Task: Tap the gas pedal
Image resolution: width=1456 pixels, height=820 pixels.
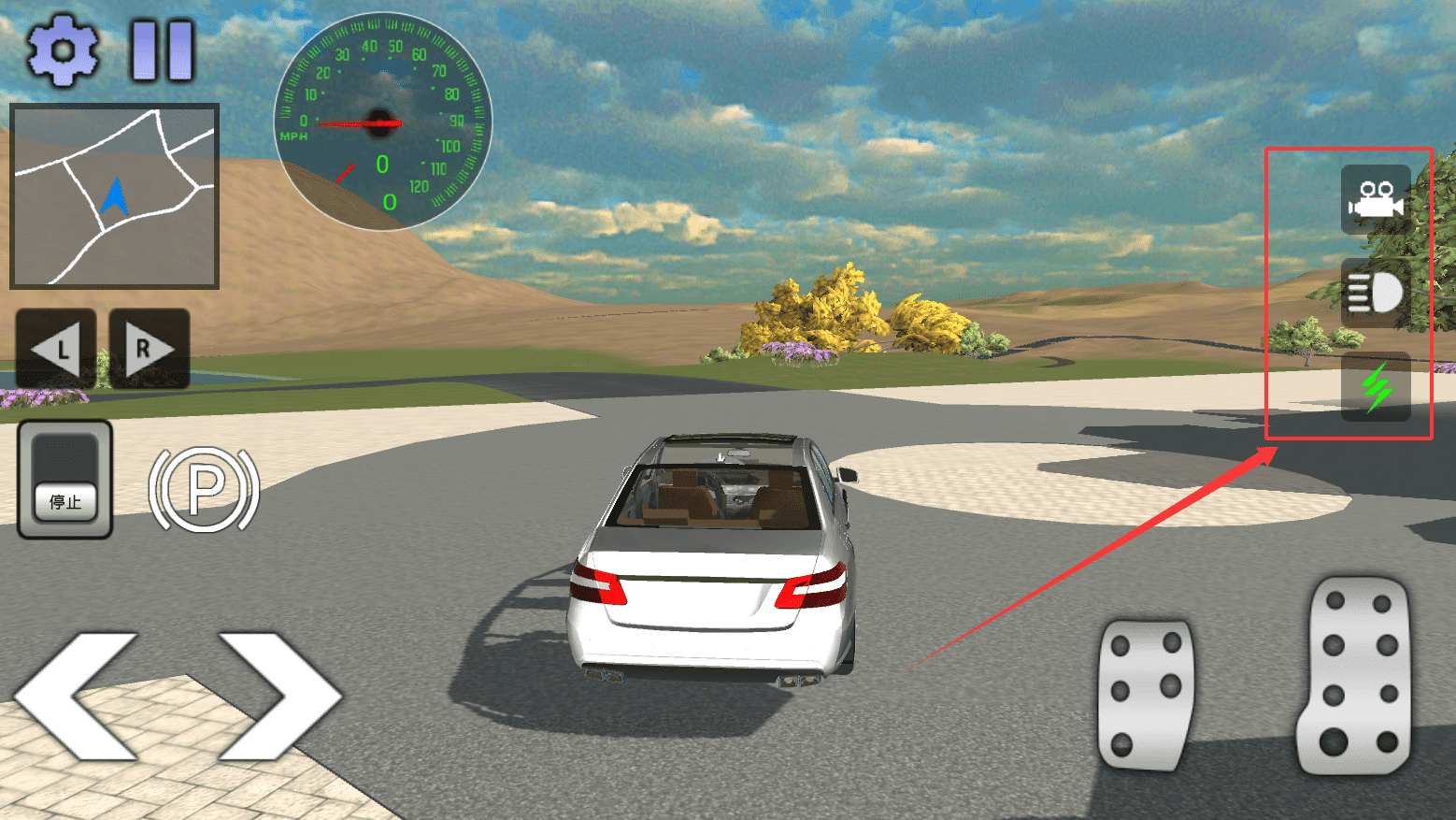Action: pos(1354,676)
